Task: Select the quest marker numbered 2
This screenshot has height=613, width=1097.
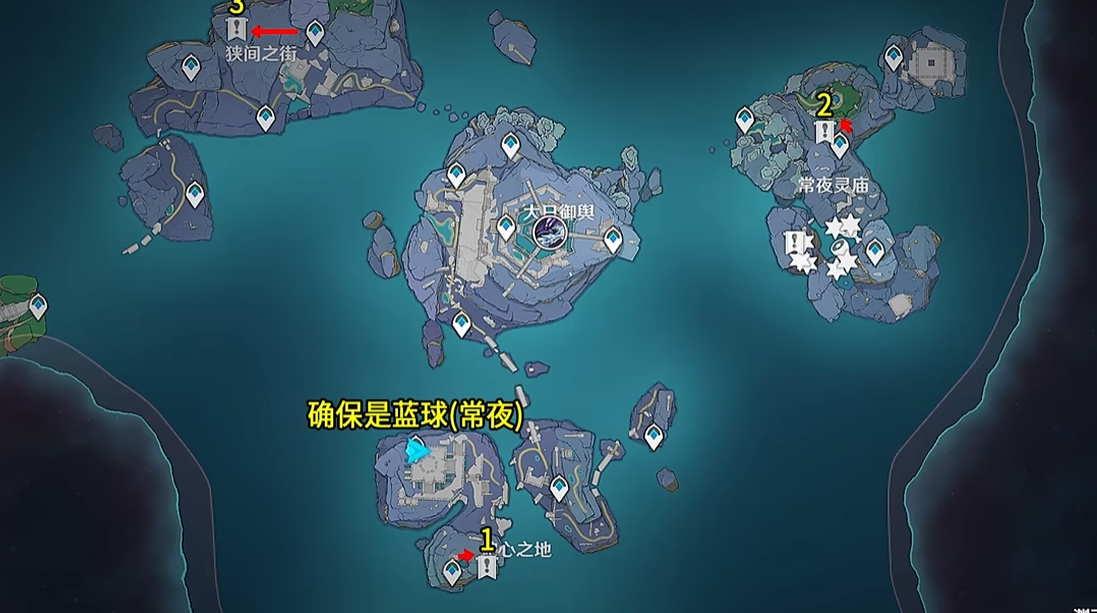Action: pos(824,132)
